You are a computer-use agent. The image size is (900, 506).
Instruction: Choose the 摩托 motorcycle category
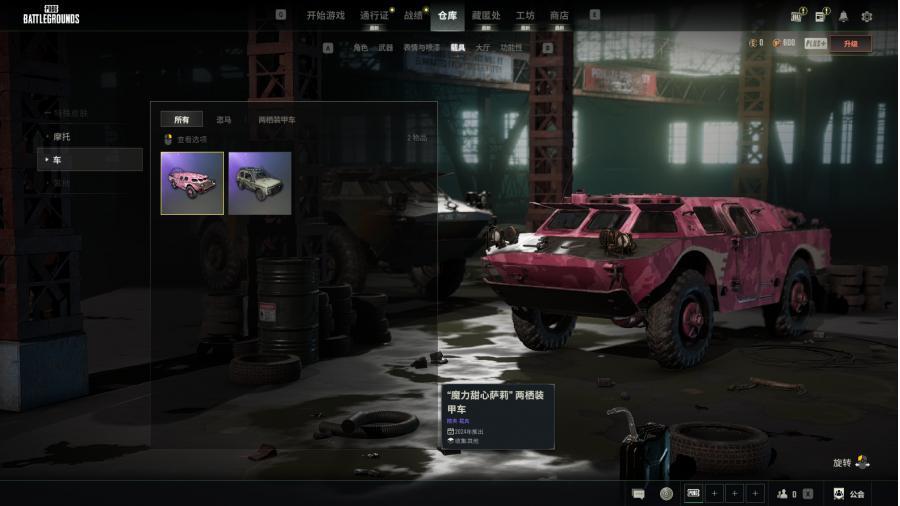[61, 136]
